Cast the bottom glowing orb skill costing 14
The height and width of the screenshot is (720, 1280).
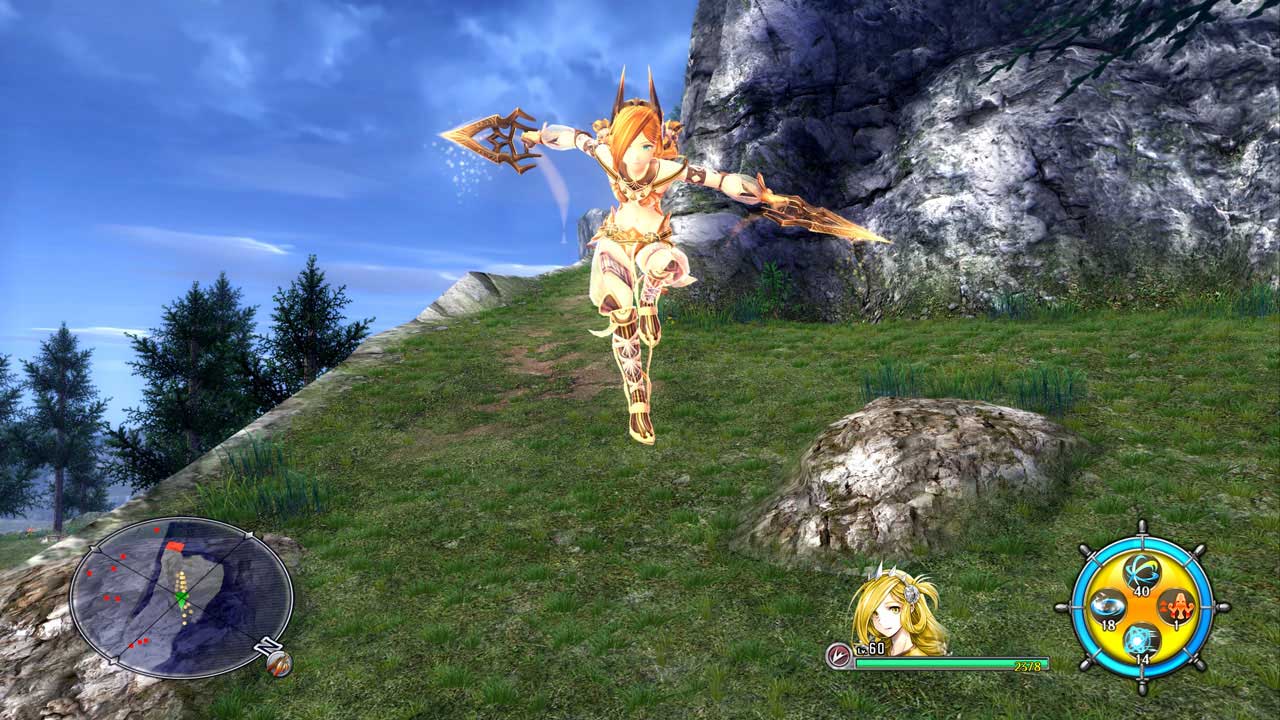[1141, 639]
